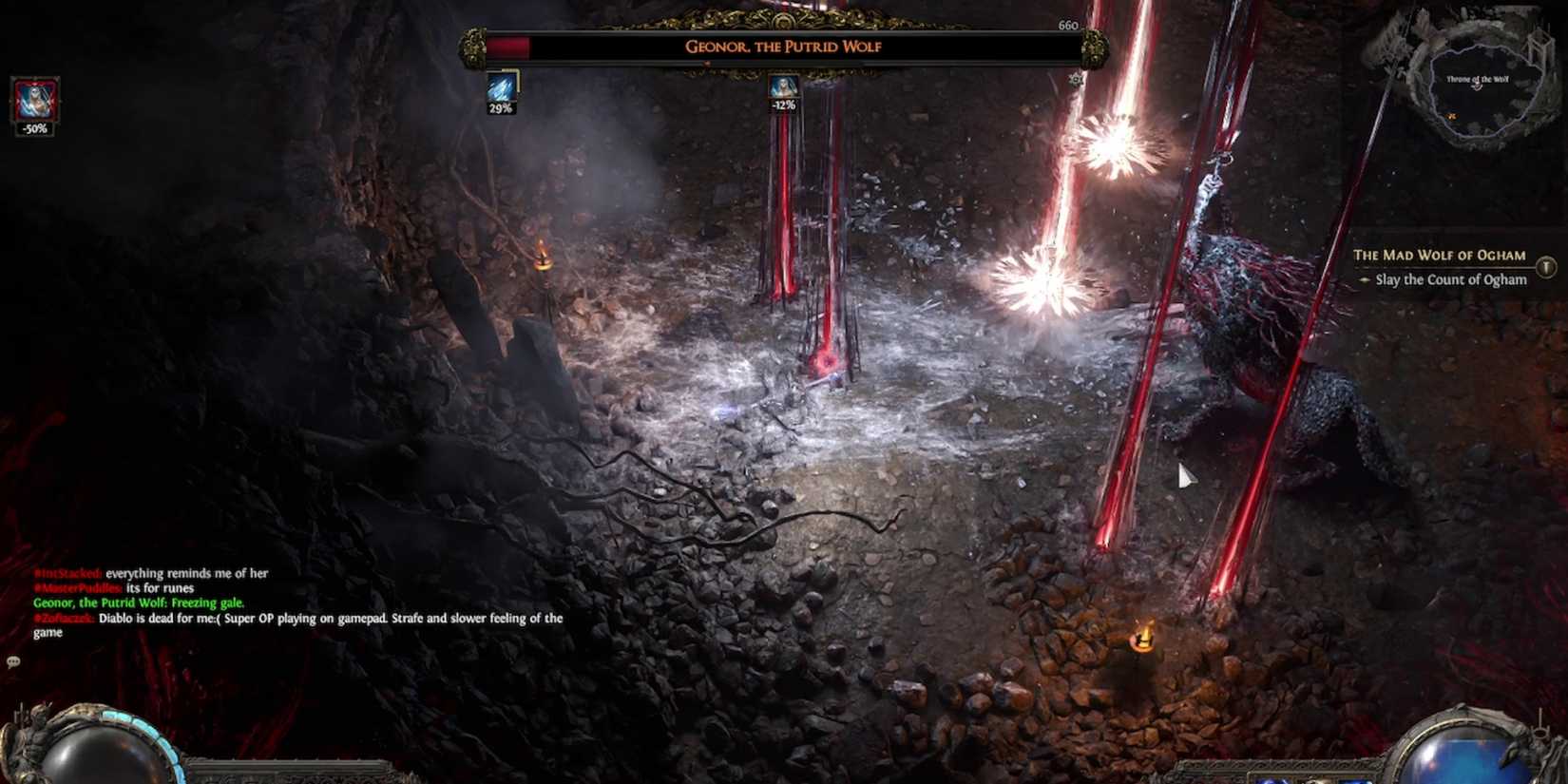Click the small gear icon right of boss bar

[x=1076, y=80]
